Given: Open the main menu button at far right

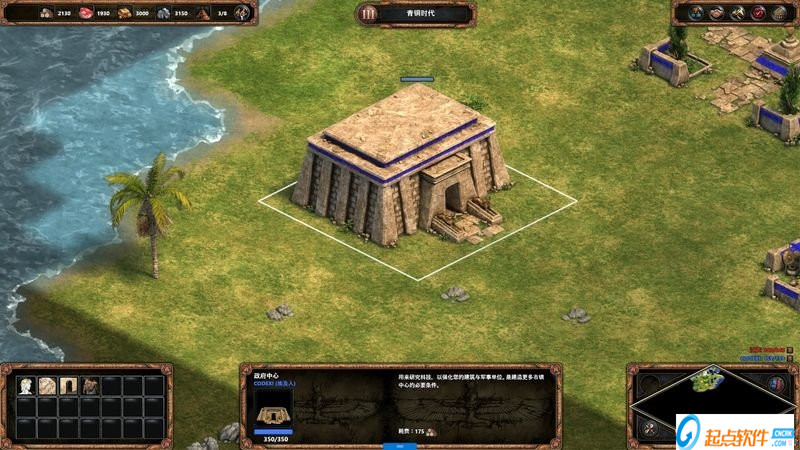Looking at the screenshot, I should point(780,13).
